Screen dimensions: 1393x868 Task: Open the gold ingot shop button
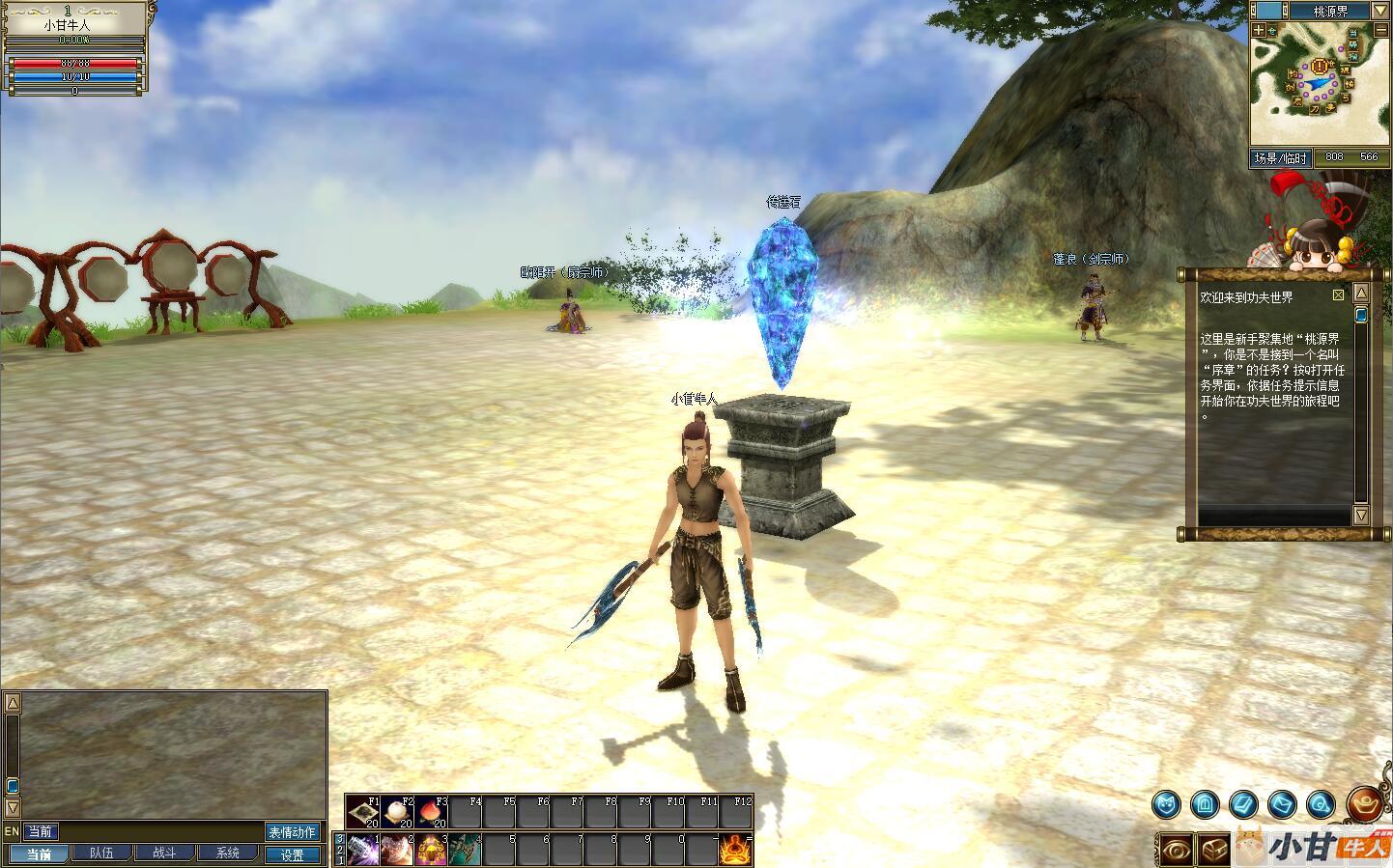click(x=1364, y=802)
